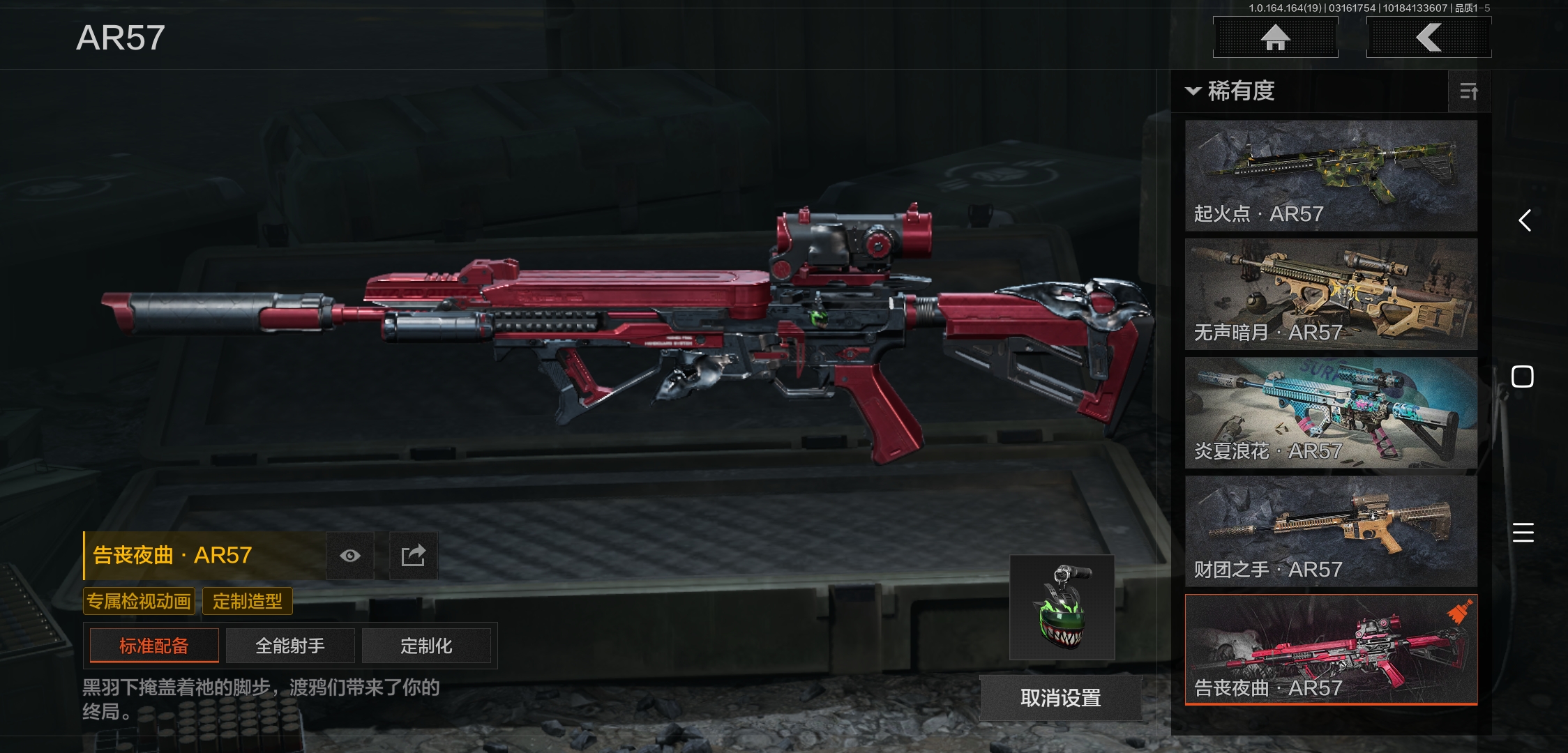This screenshot has width=1568, height=753.
Task: Open the 定制化 tab
Action: coord(426,646)
